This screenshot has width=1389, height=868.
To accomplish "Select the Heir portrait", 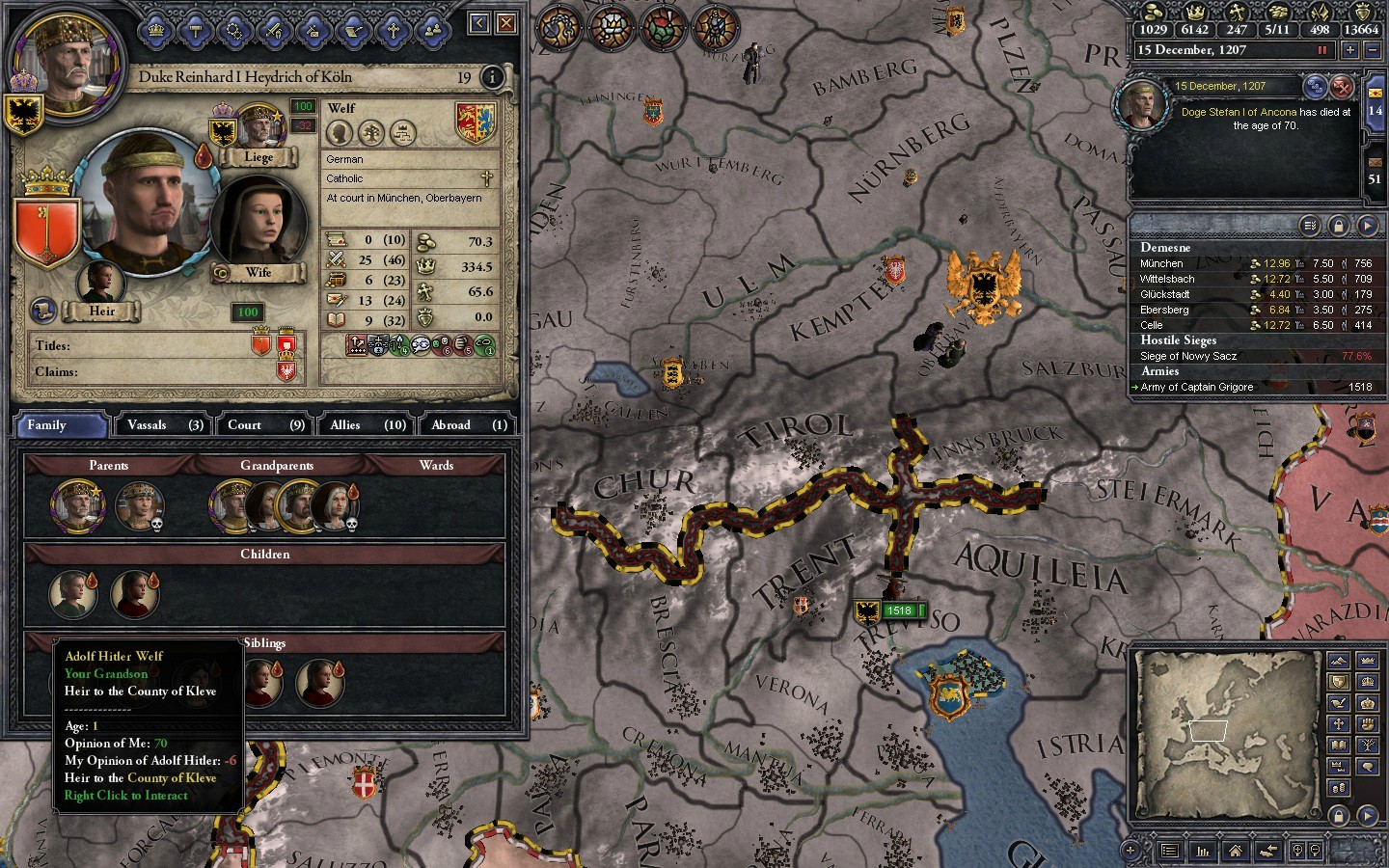I will [x=100, y=284].
